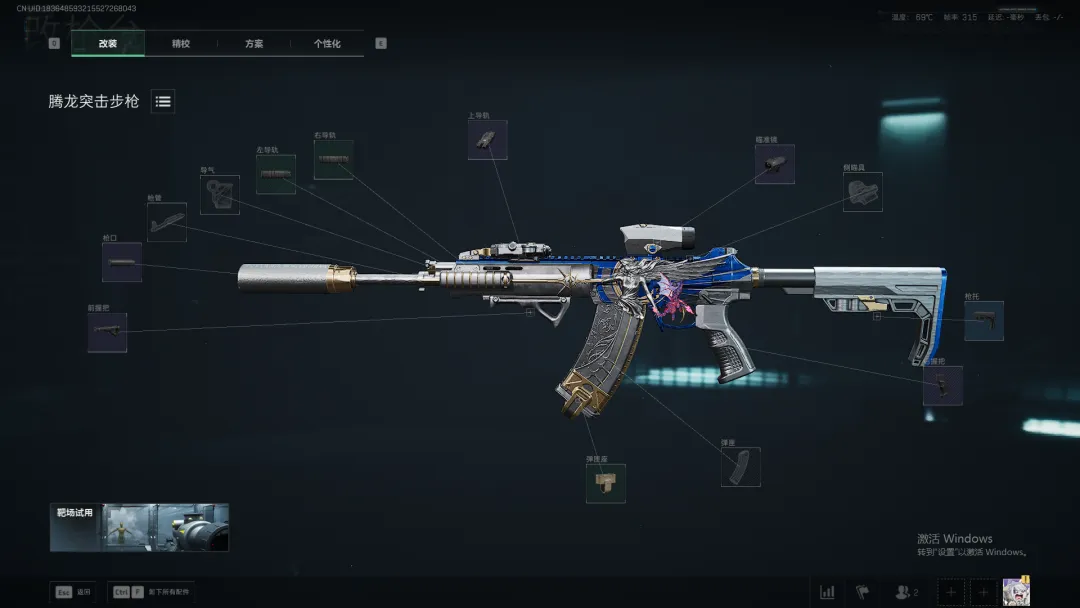Open the 后握把 rear grip slot
Image resolution: width=1080 pixels, height=608 pixels.
[x=942, y=385]
